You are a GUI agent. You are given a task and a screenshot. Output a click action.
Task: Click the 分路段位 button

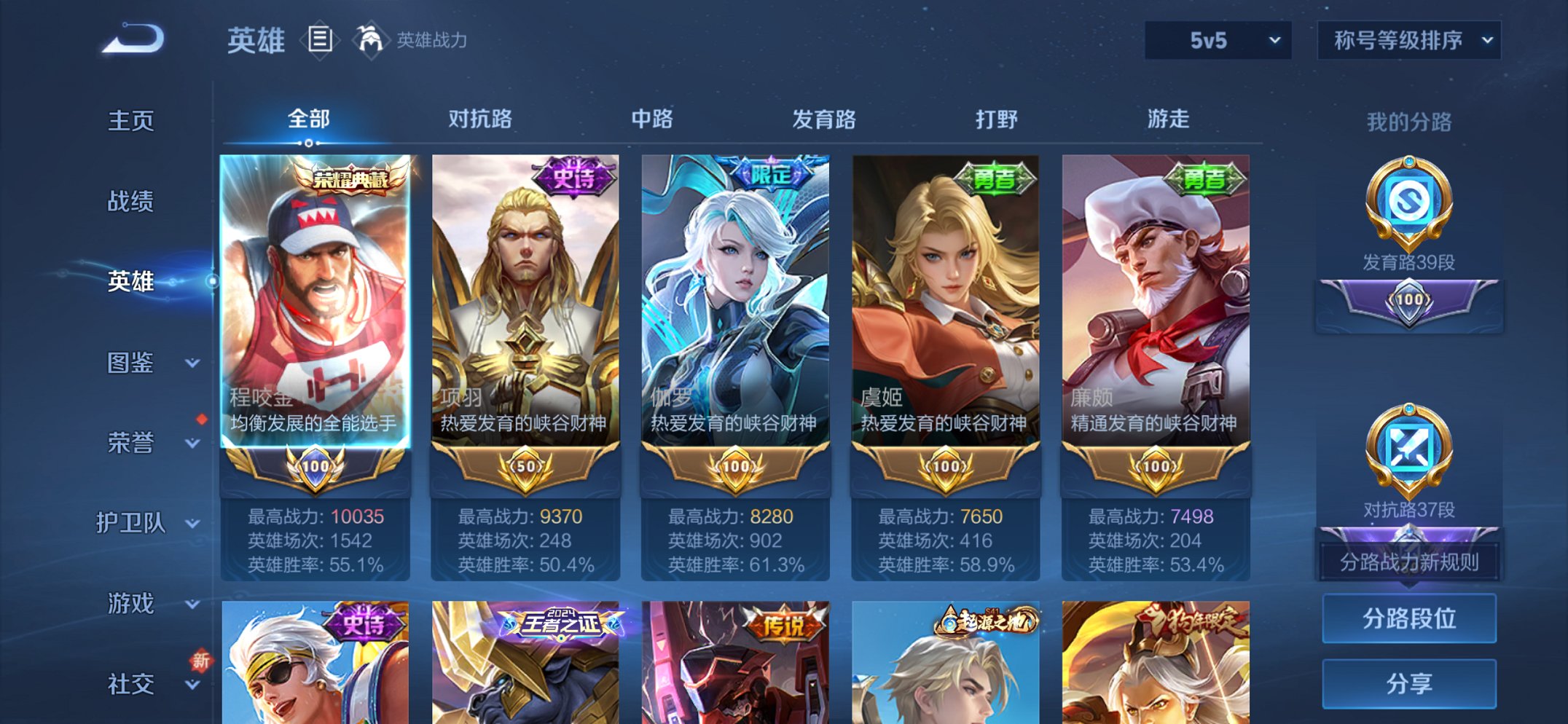1408,618
